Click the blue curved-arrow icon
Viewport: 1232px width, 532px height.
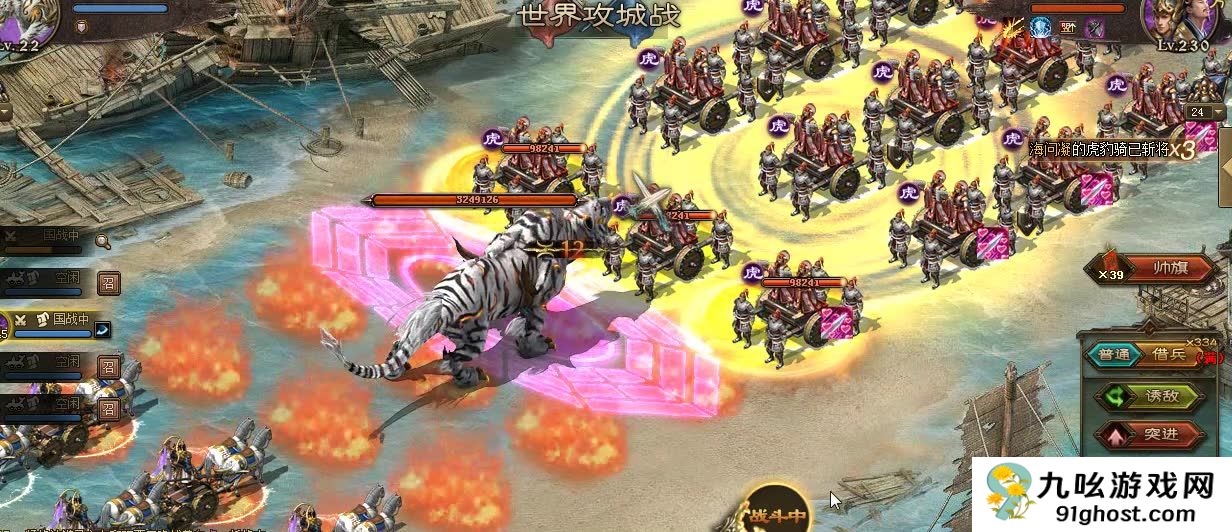pyautogui.click(x=102, y=329)
